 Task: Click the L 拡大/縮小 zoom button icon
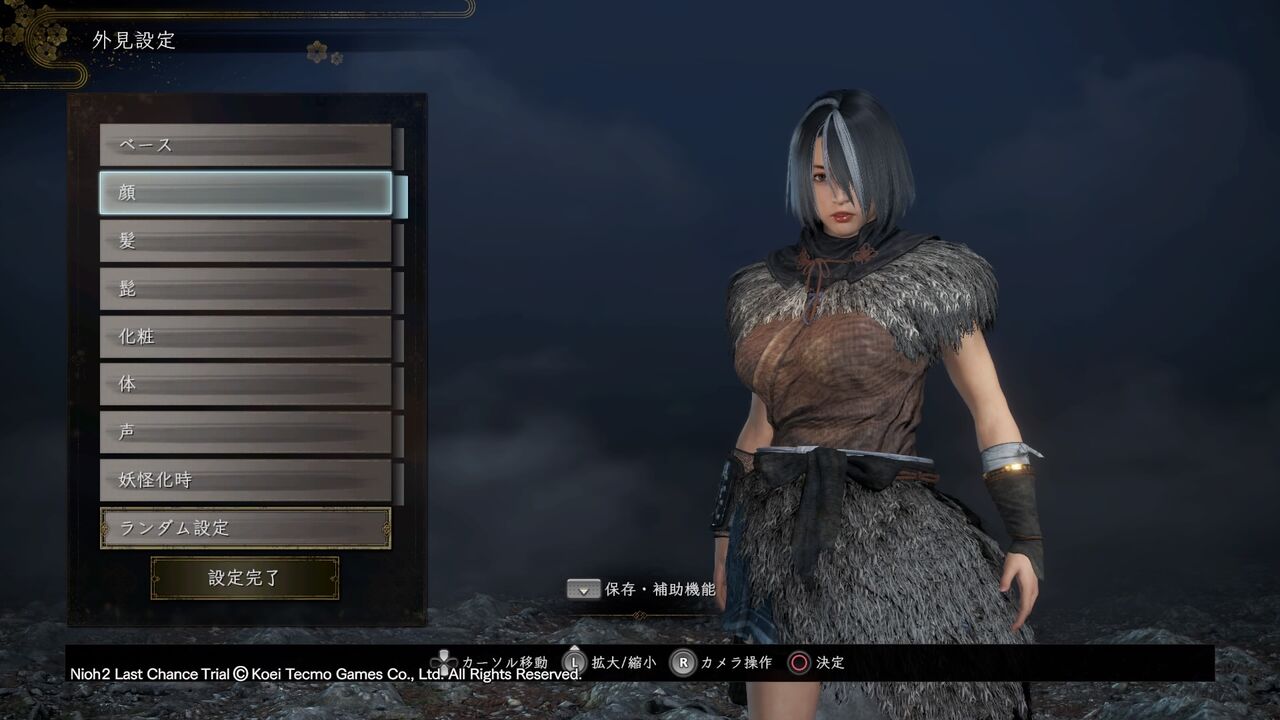(x=573, y=662)
